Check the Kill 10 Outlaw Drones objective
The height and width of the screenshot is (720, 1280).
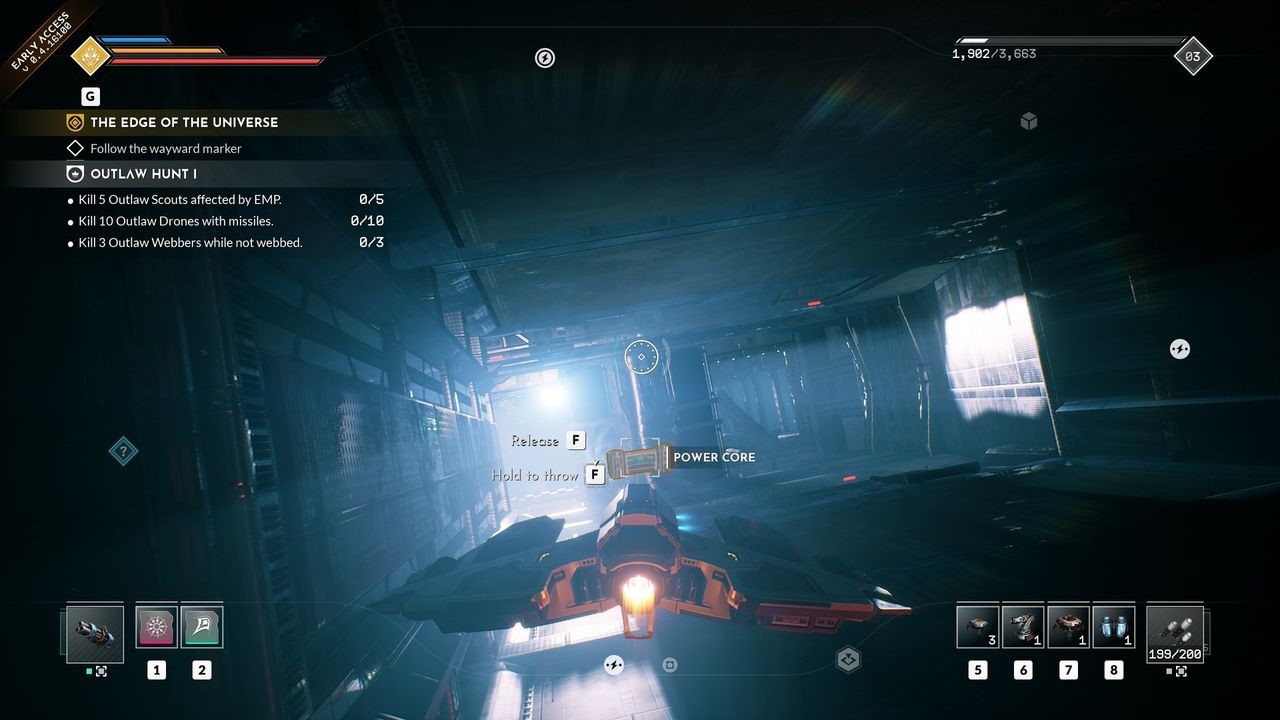(x=178, y=220)
